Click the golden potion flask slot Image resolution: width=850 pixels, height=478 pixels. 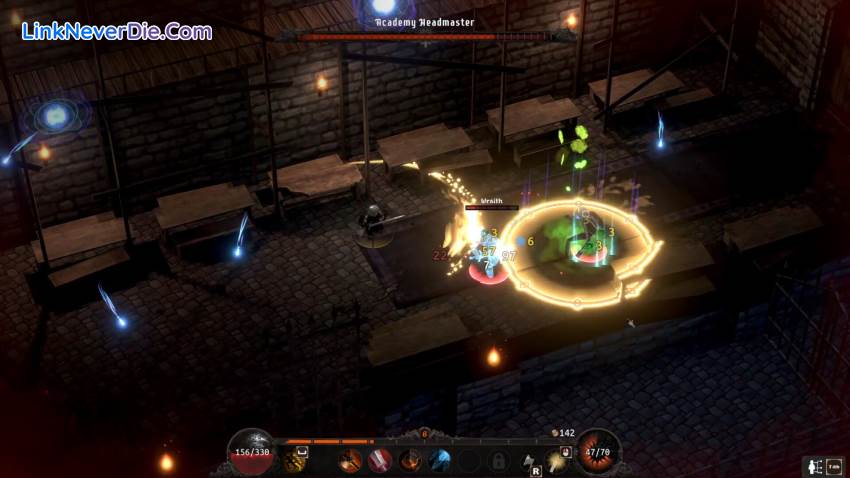click(x=294, y=461)
